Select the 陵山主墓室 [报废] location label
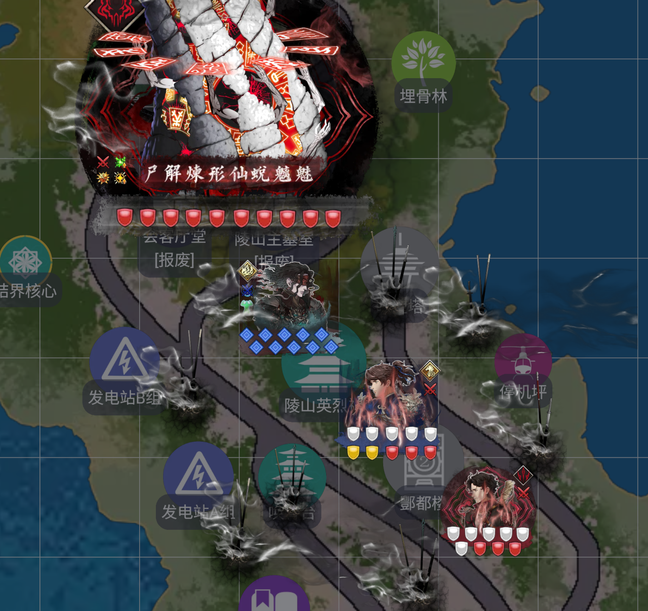This screenshot has height=611, width=648. click(274, 248)
